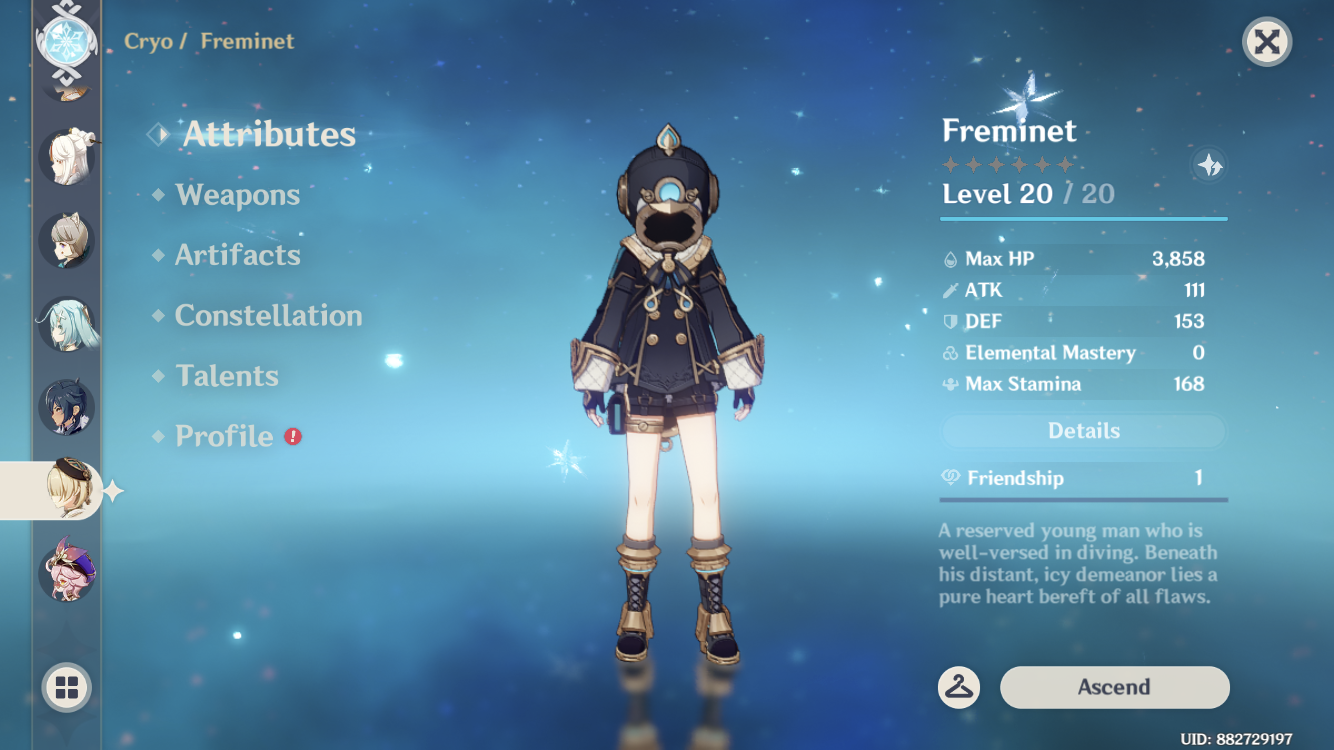Click the constellation activation icon beside Freminet's name

1208,166
